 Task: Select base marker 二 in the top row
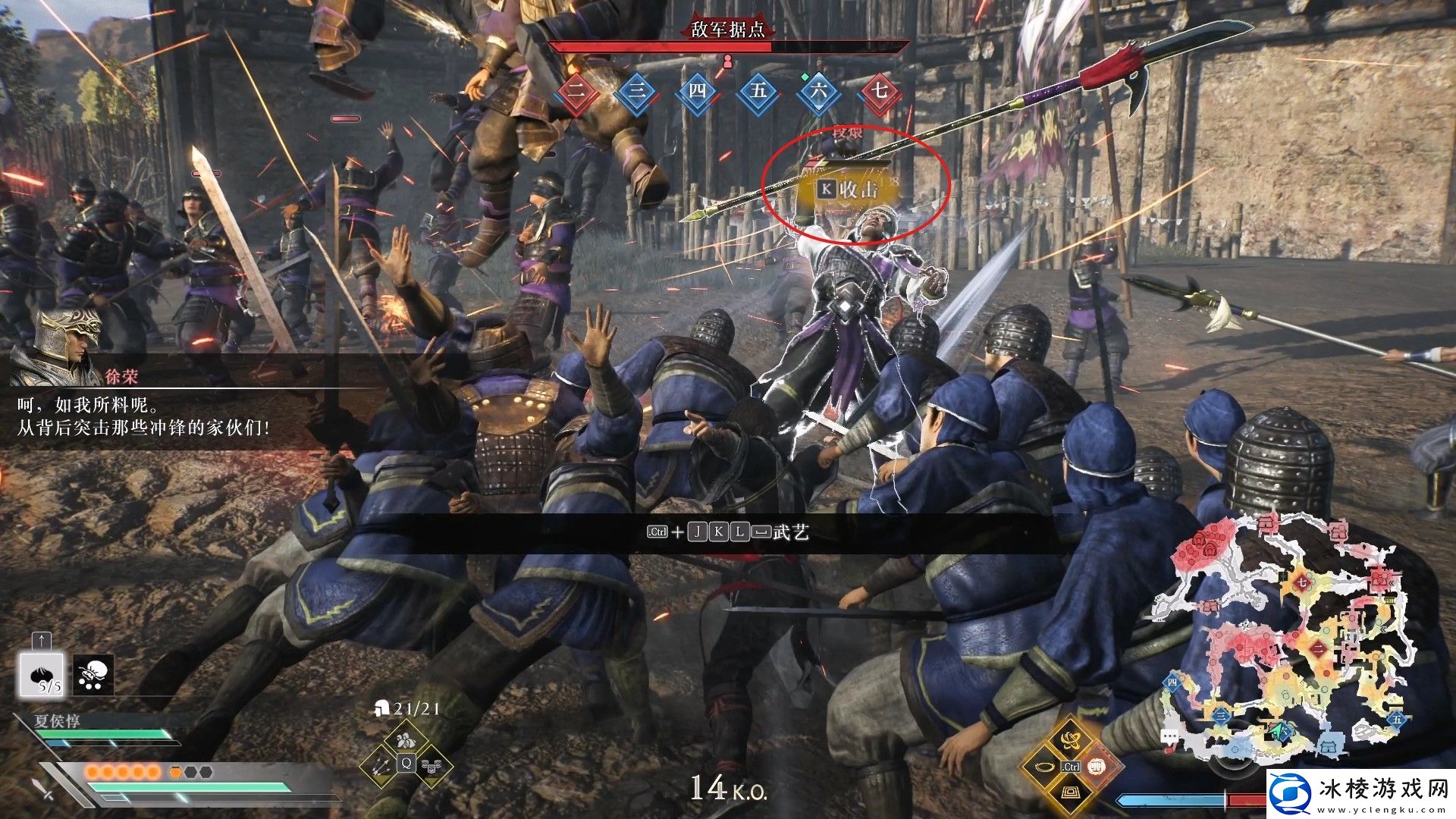[x=576, y=92]
